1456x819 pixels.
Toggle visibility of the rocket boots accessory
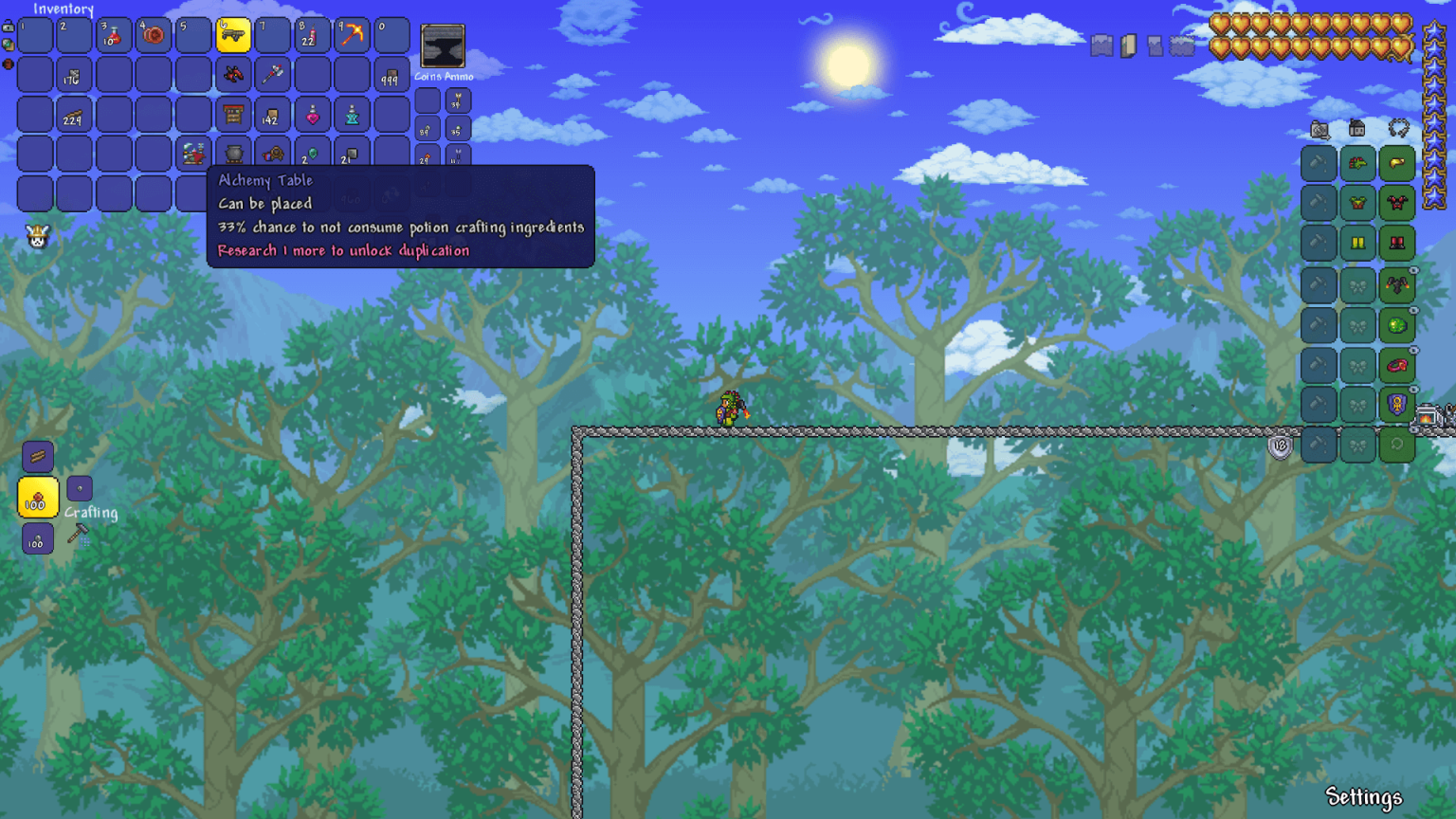point(1412,269)
